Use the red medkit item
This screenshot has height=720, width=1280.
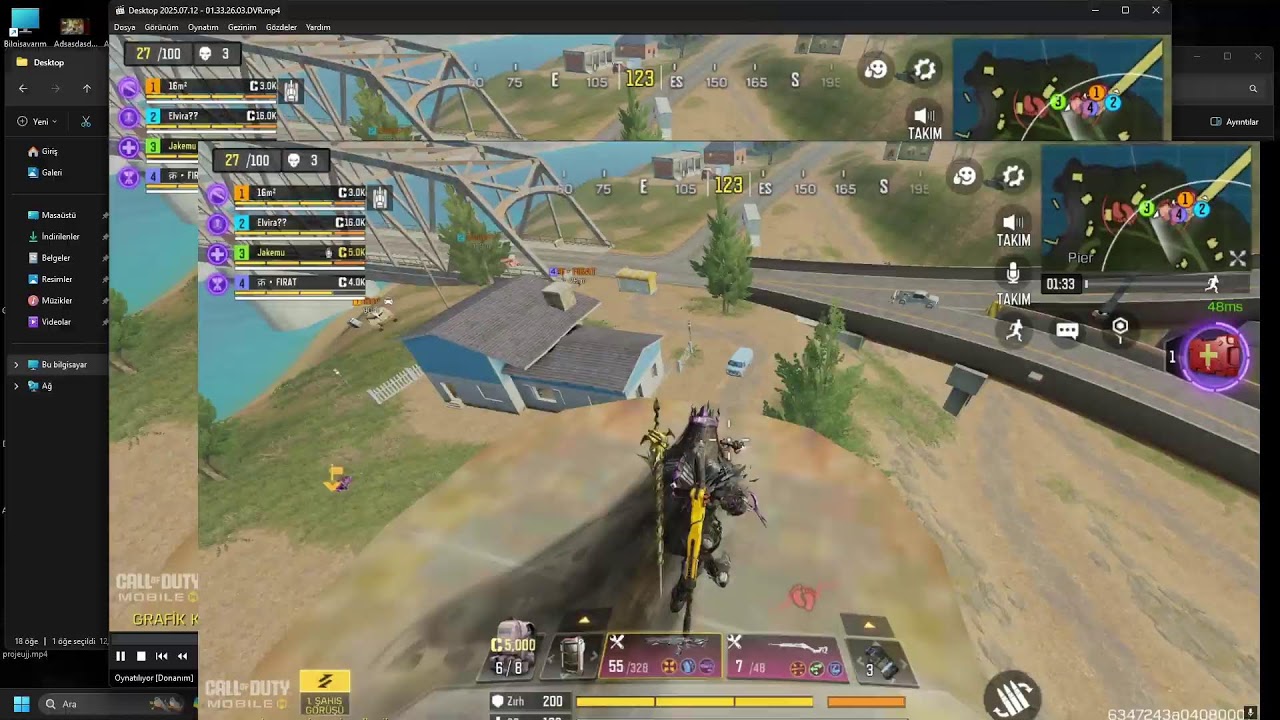pos(1214,356)
